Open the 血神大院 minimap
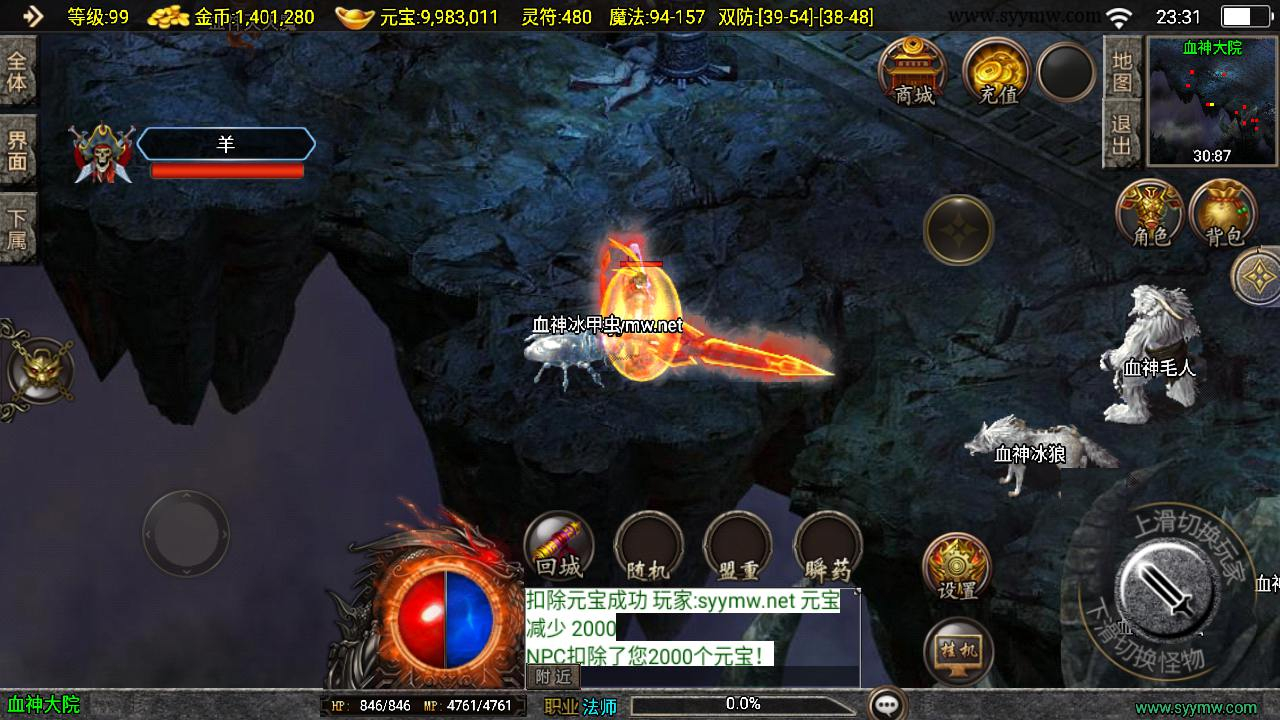Viewport: 1280px width, 720px height. click(x=1212, y=101)
